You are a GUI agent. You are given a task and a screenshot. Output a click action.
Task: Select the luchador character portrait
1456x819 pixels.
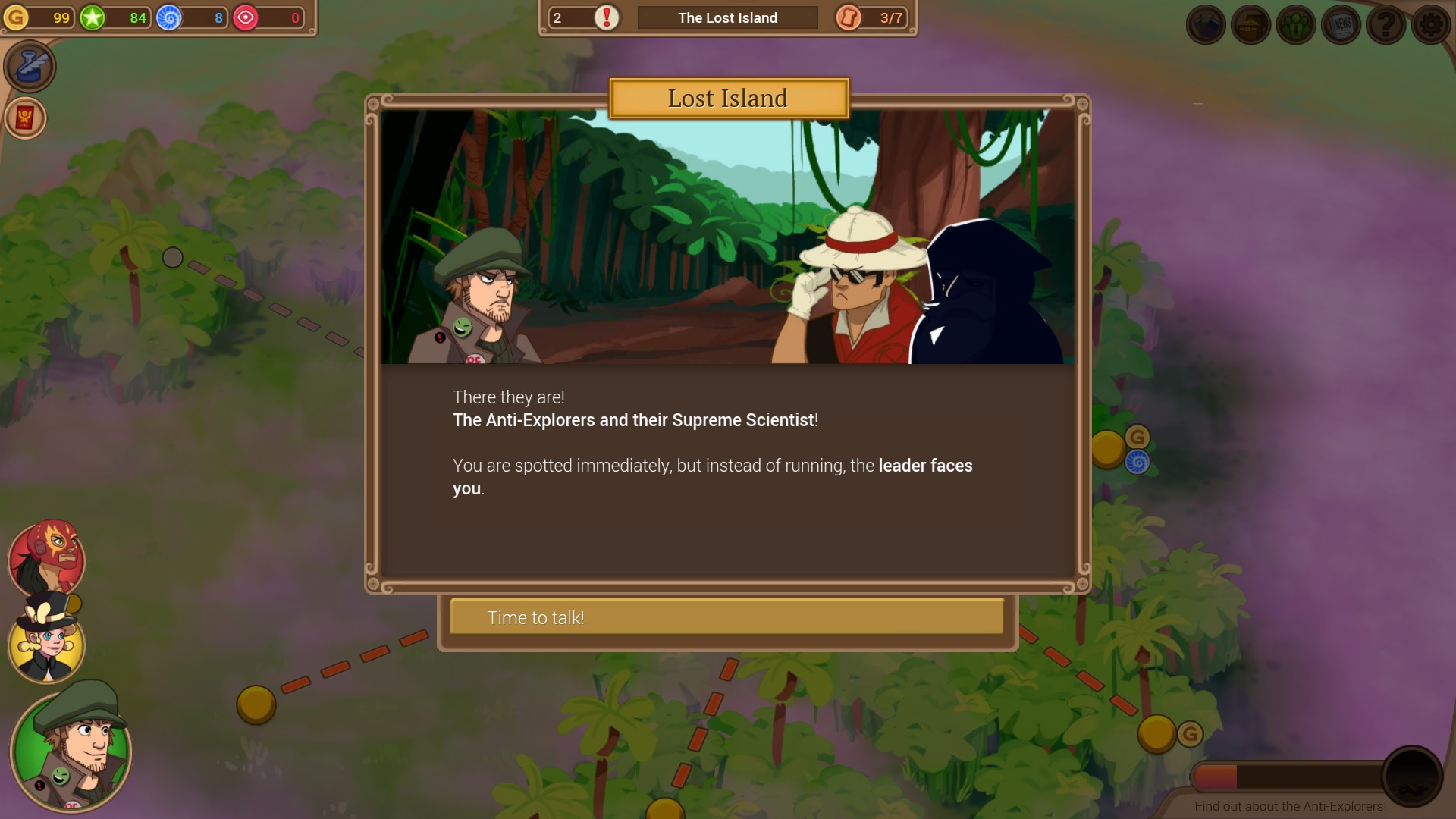point(47,560)
